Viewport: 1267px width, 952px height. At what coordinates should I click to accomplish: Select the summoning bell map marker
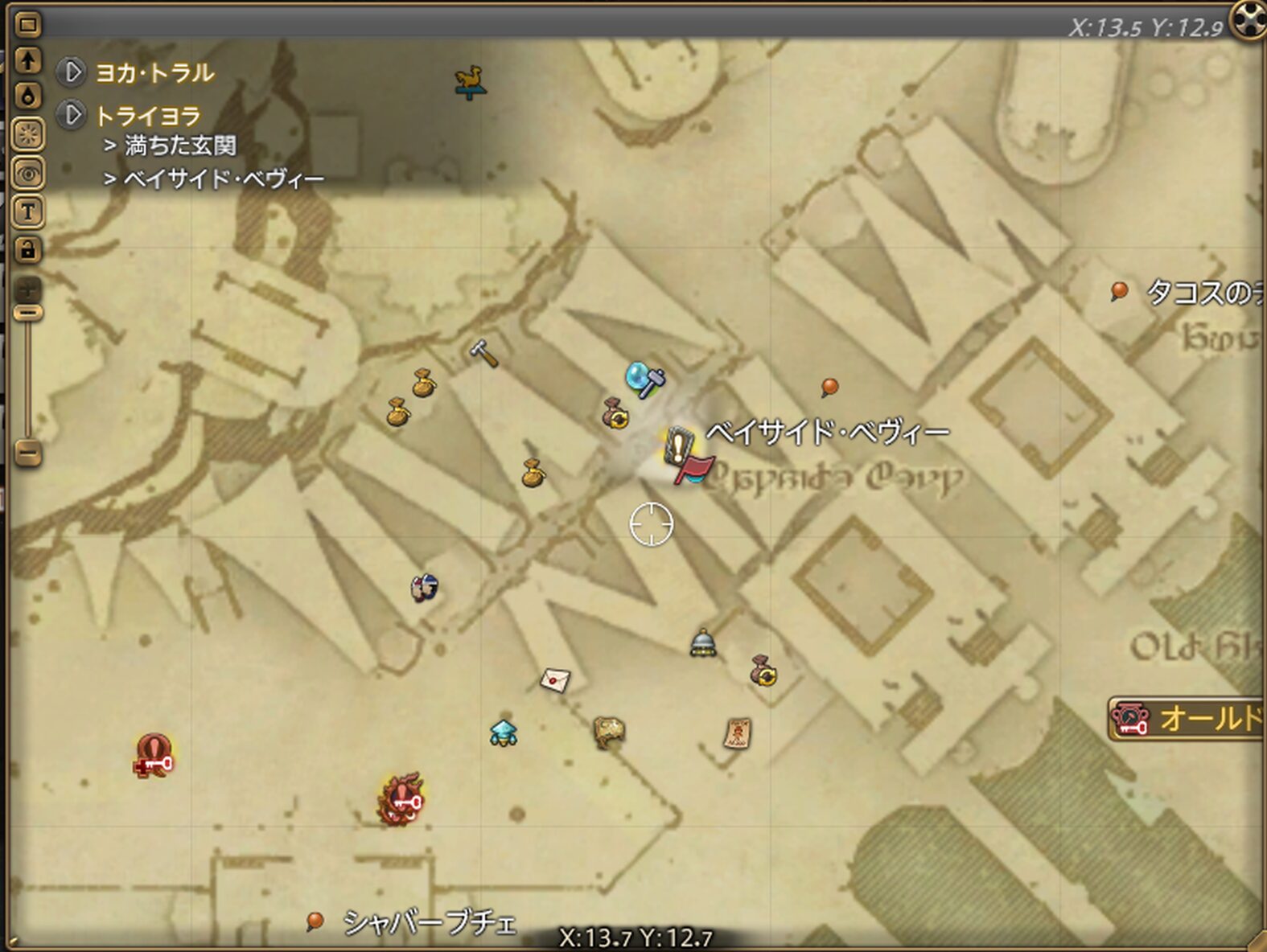703,643
